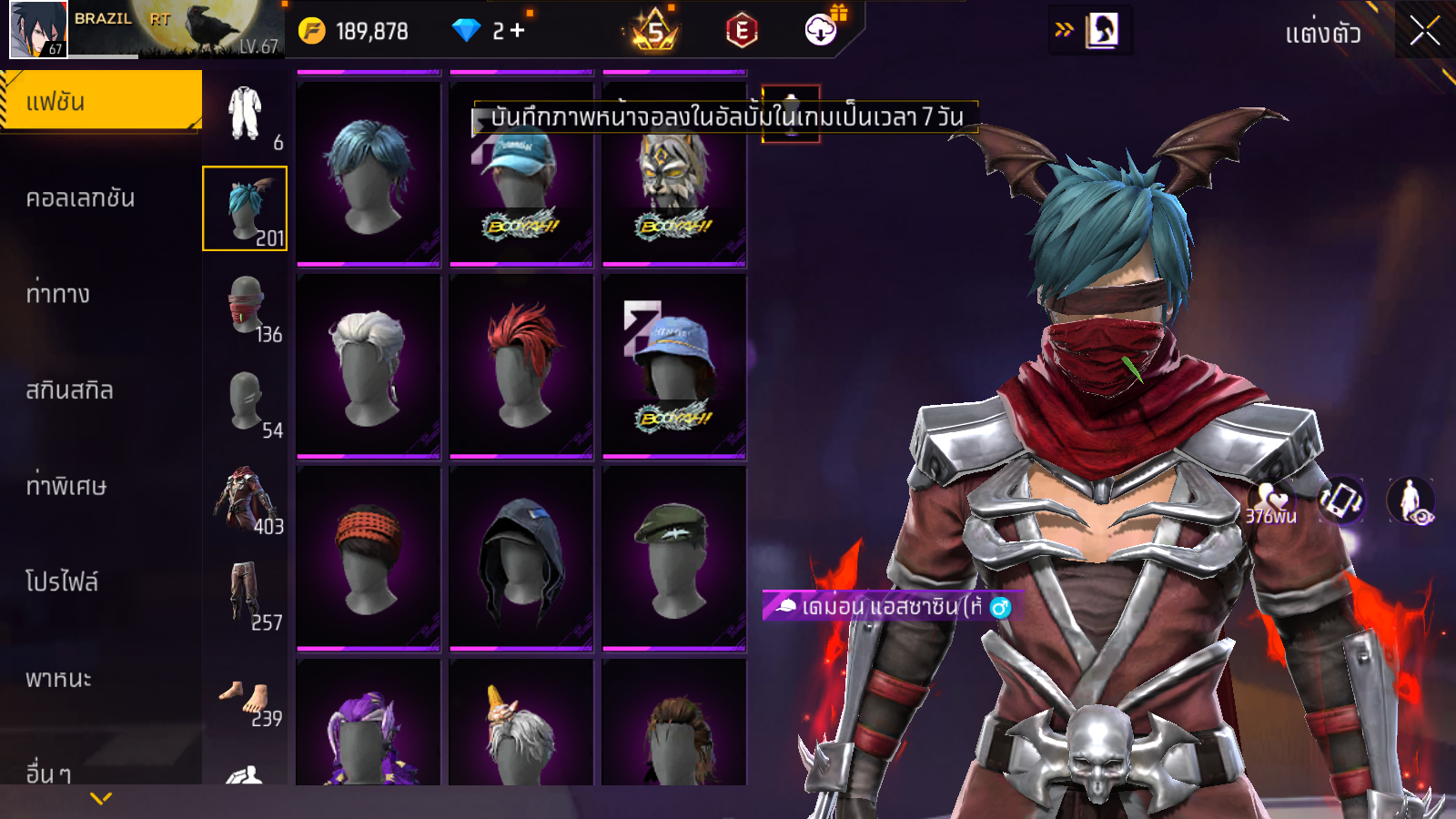The height and width of the screenshot is (819, 1456).
Task: Select the green military beret
Action: point(674,558)
